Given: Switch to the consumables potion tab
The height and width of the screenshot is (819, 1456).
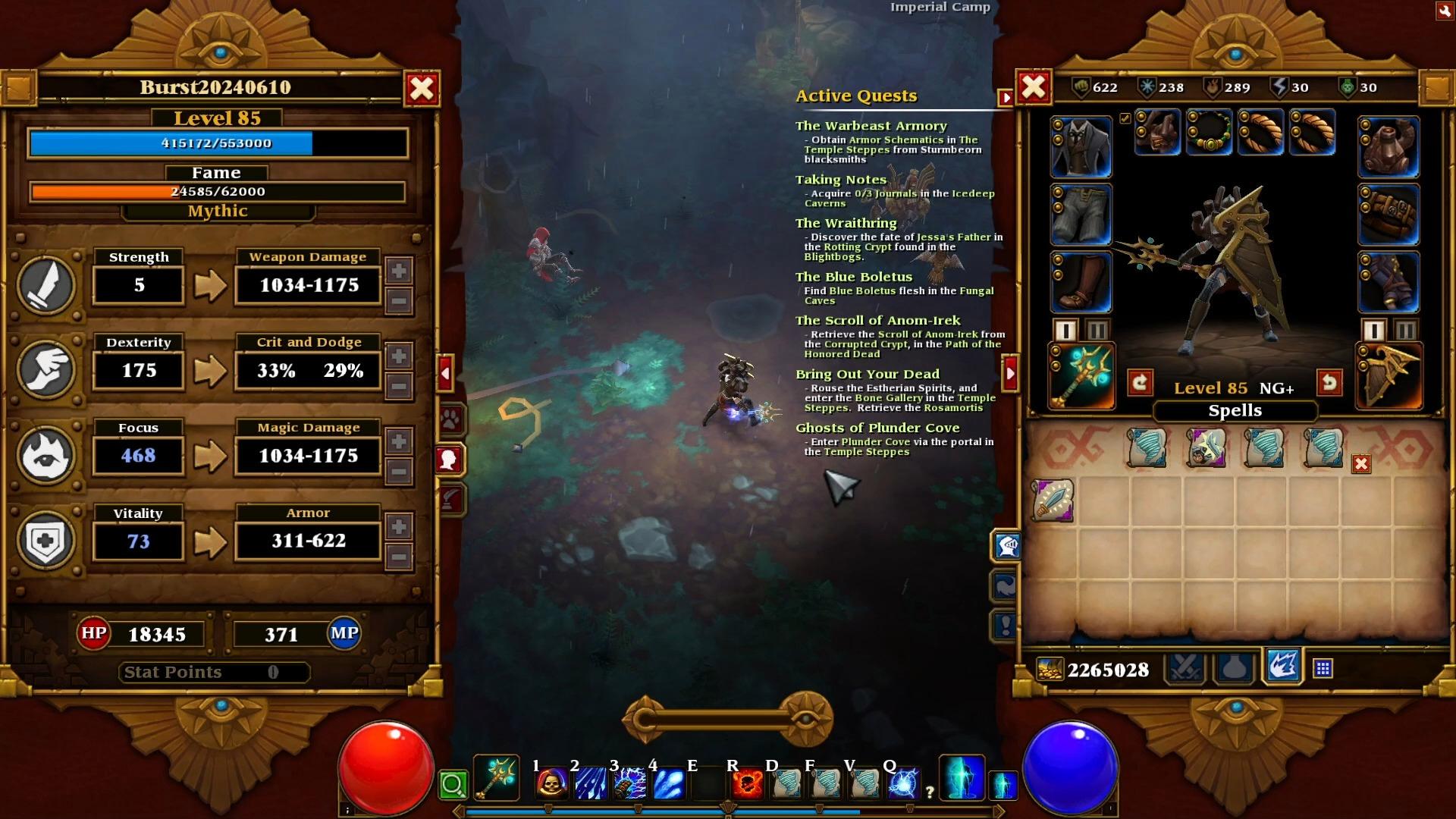Looking at the screenshot, I should [1234, 668].
